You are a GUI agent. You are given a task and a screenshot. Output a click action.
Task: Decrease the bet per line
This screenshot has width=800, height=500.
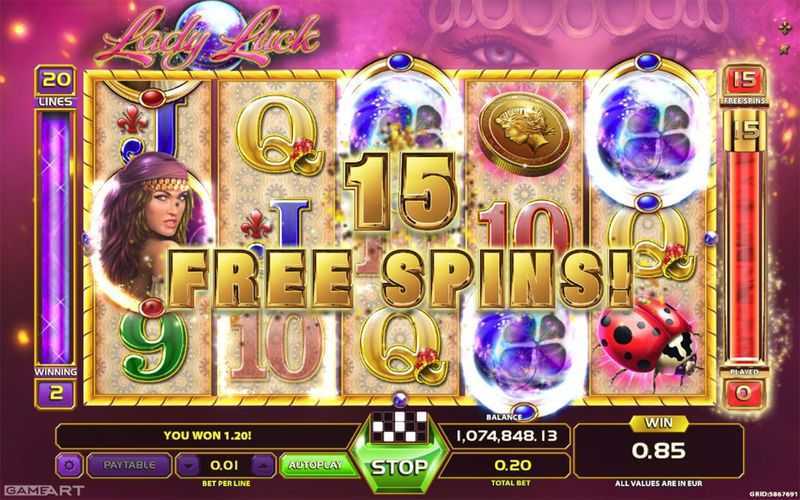coord(191,465)
